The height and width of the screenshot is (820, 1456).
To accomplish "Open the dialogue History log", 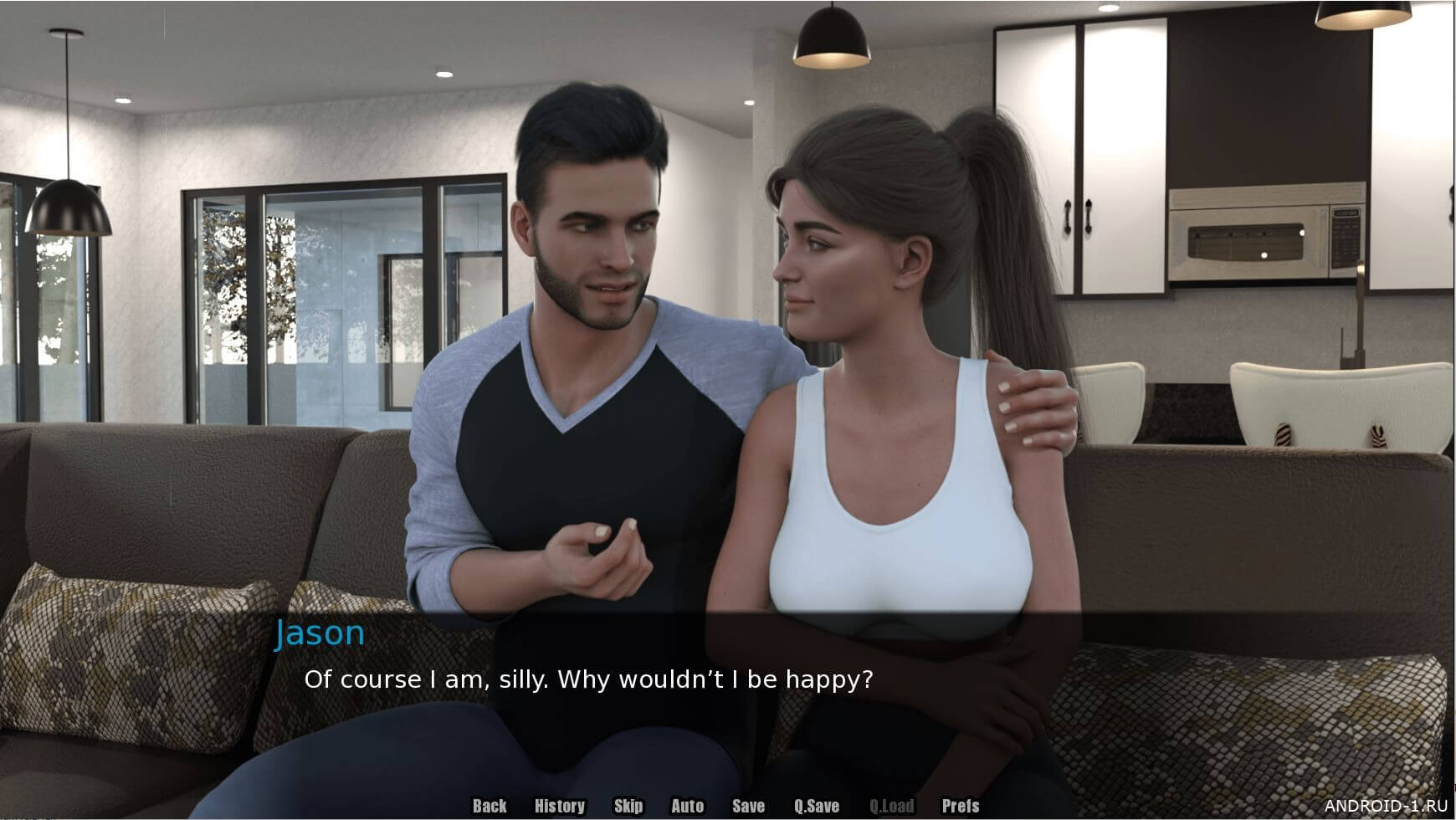I will click(x=559, y=806).
